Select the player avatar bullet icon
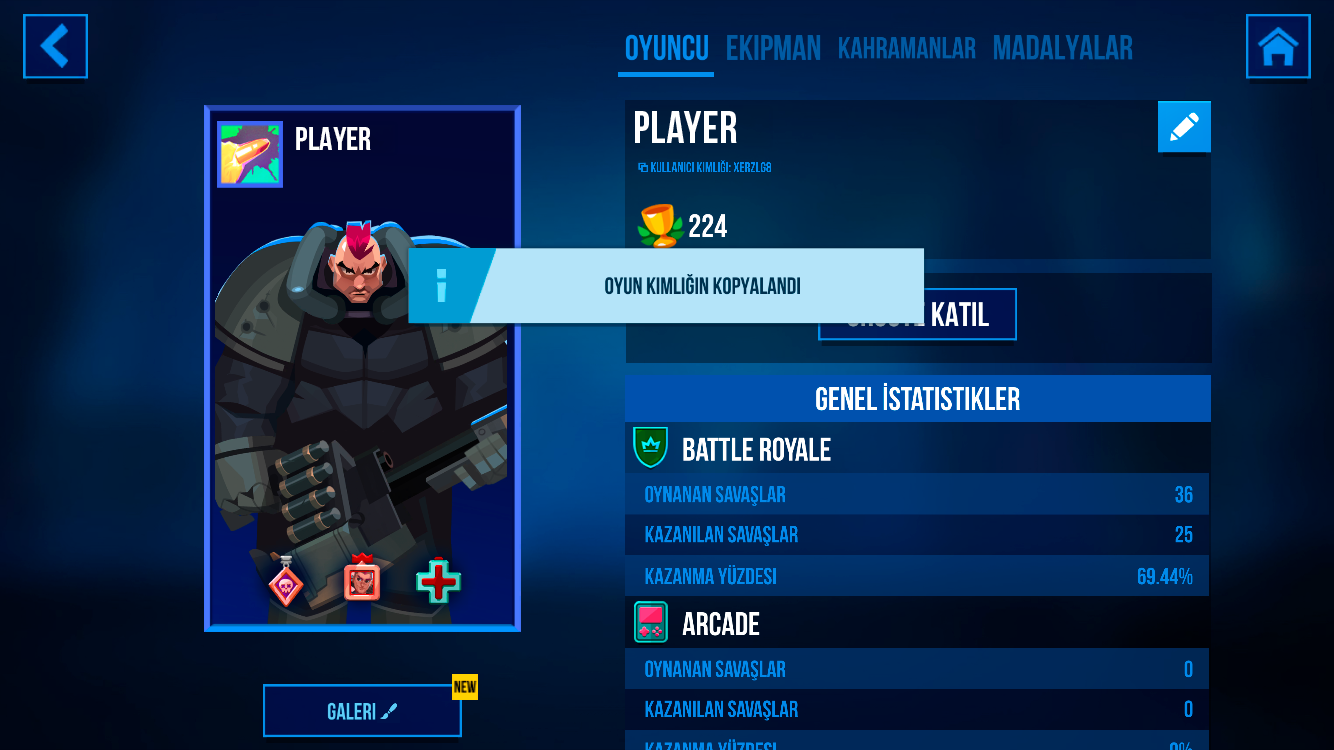 tap(250, 155)
